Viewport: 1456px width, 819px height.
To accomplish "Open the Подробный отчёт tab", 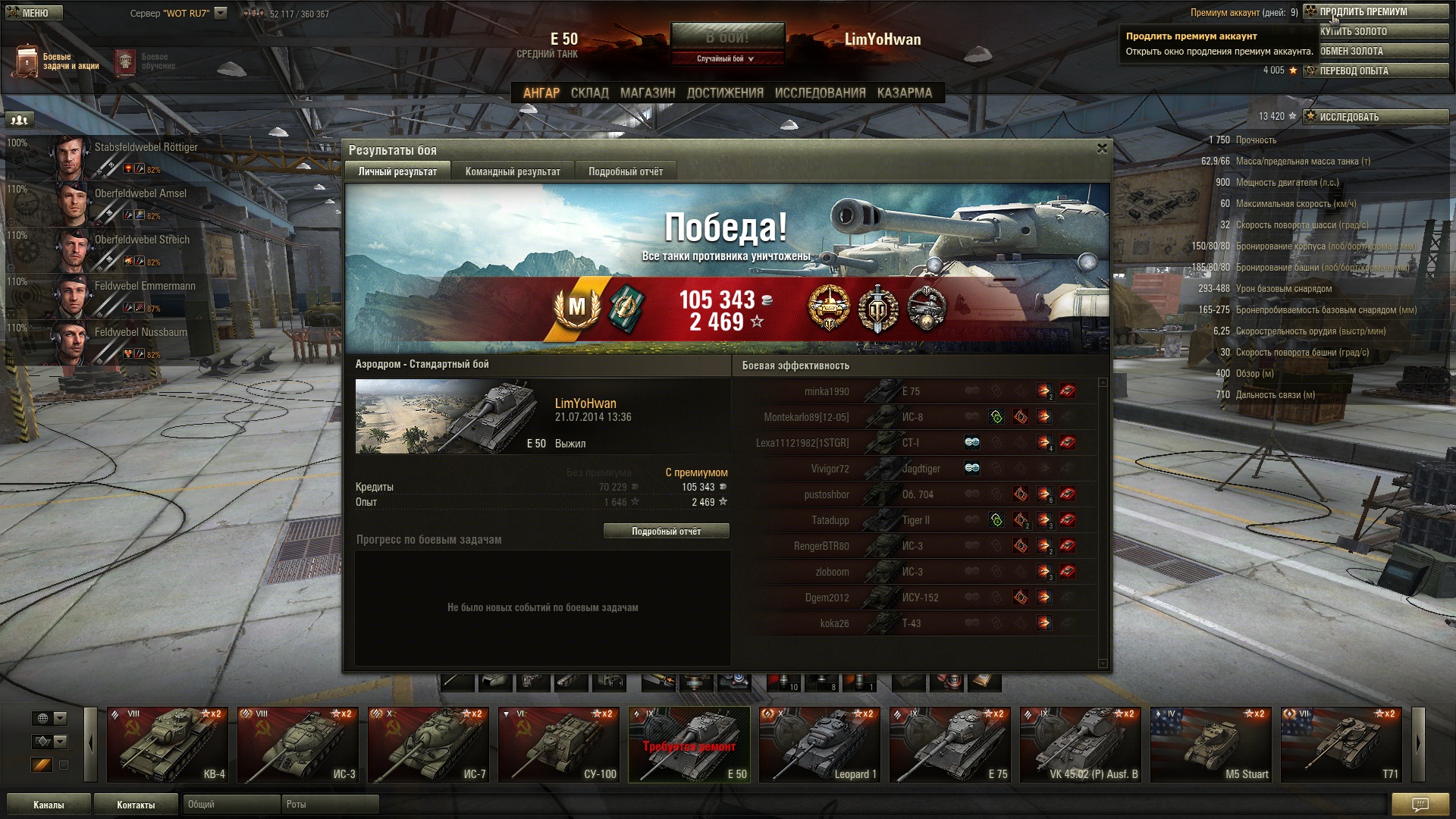I will click(626, 171).
